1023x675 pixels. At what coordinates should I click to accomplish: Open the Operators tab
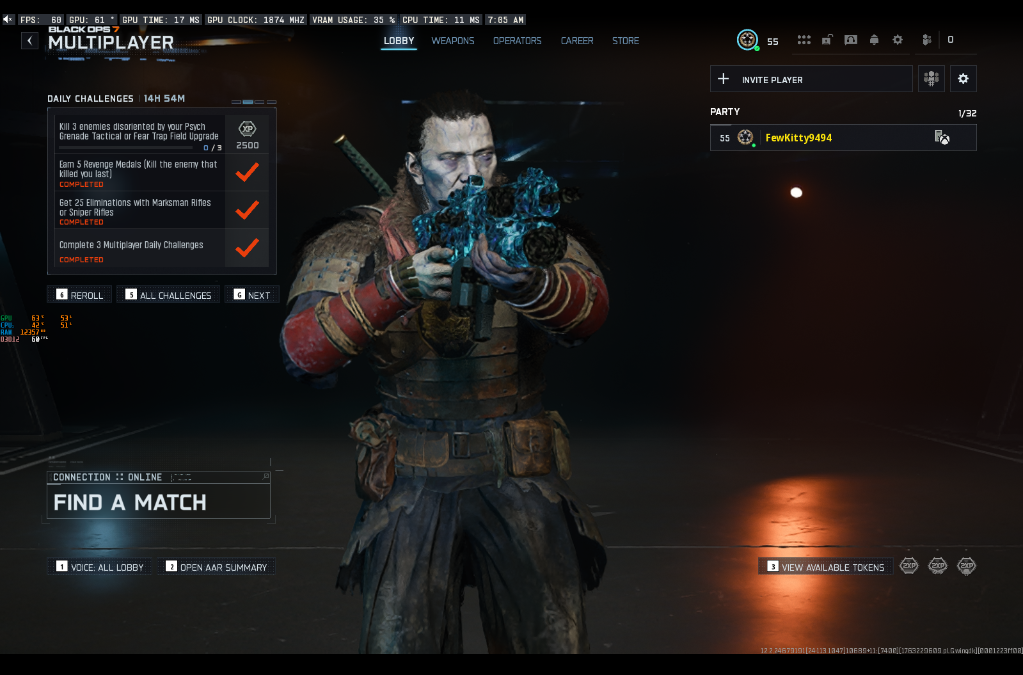(x=517, y=41)
